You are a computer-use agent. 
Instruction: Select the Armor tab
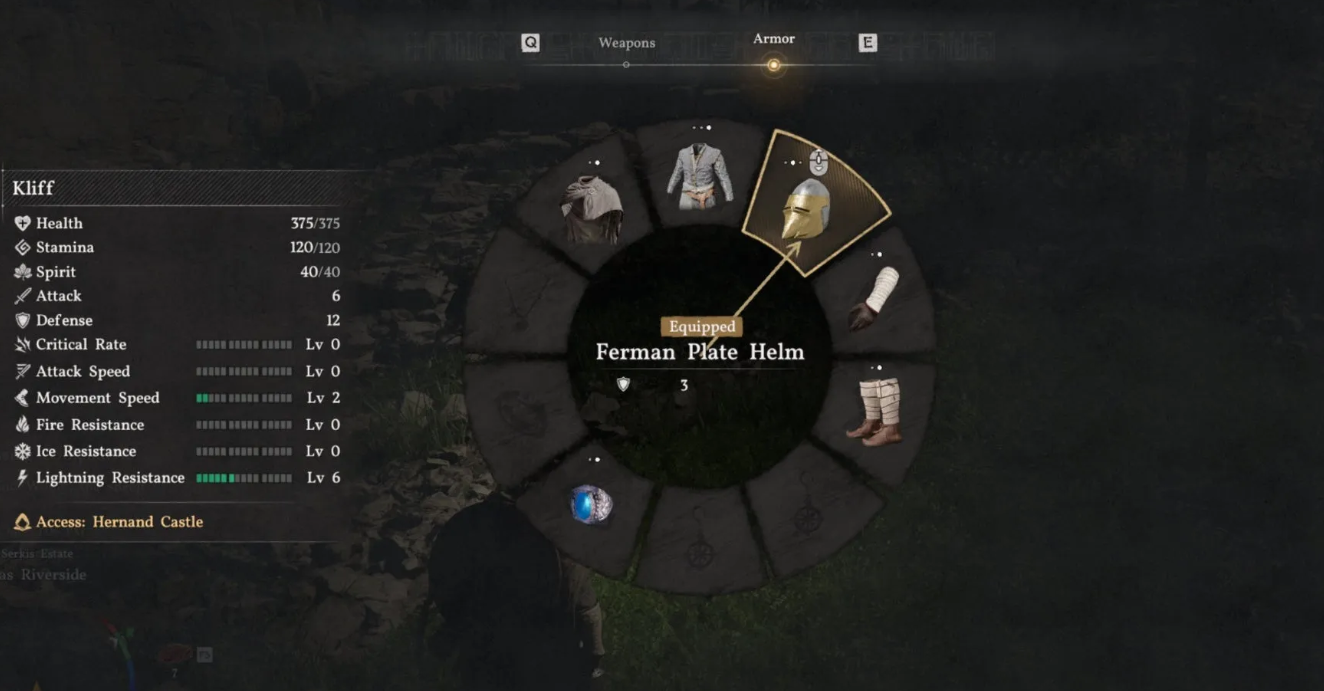pyautogui.click(x=773, y=40)
